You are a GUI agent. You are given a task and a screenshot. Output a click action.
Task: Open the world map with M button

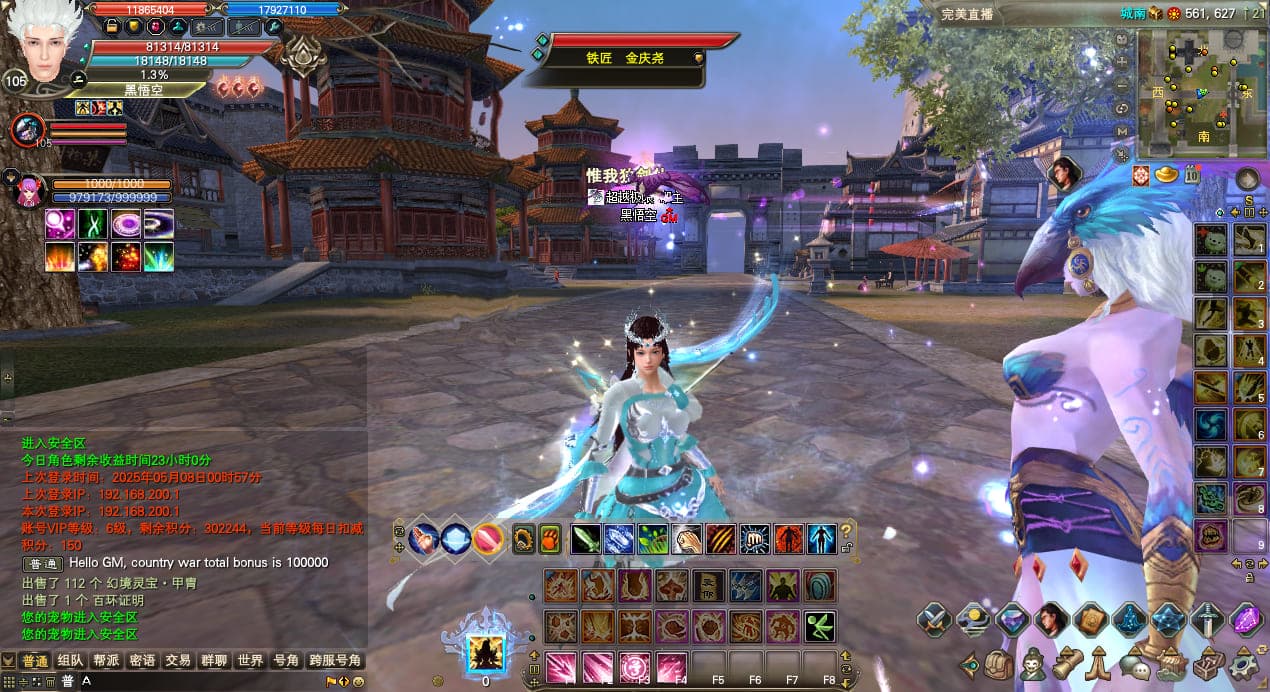coord(1122,130)
